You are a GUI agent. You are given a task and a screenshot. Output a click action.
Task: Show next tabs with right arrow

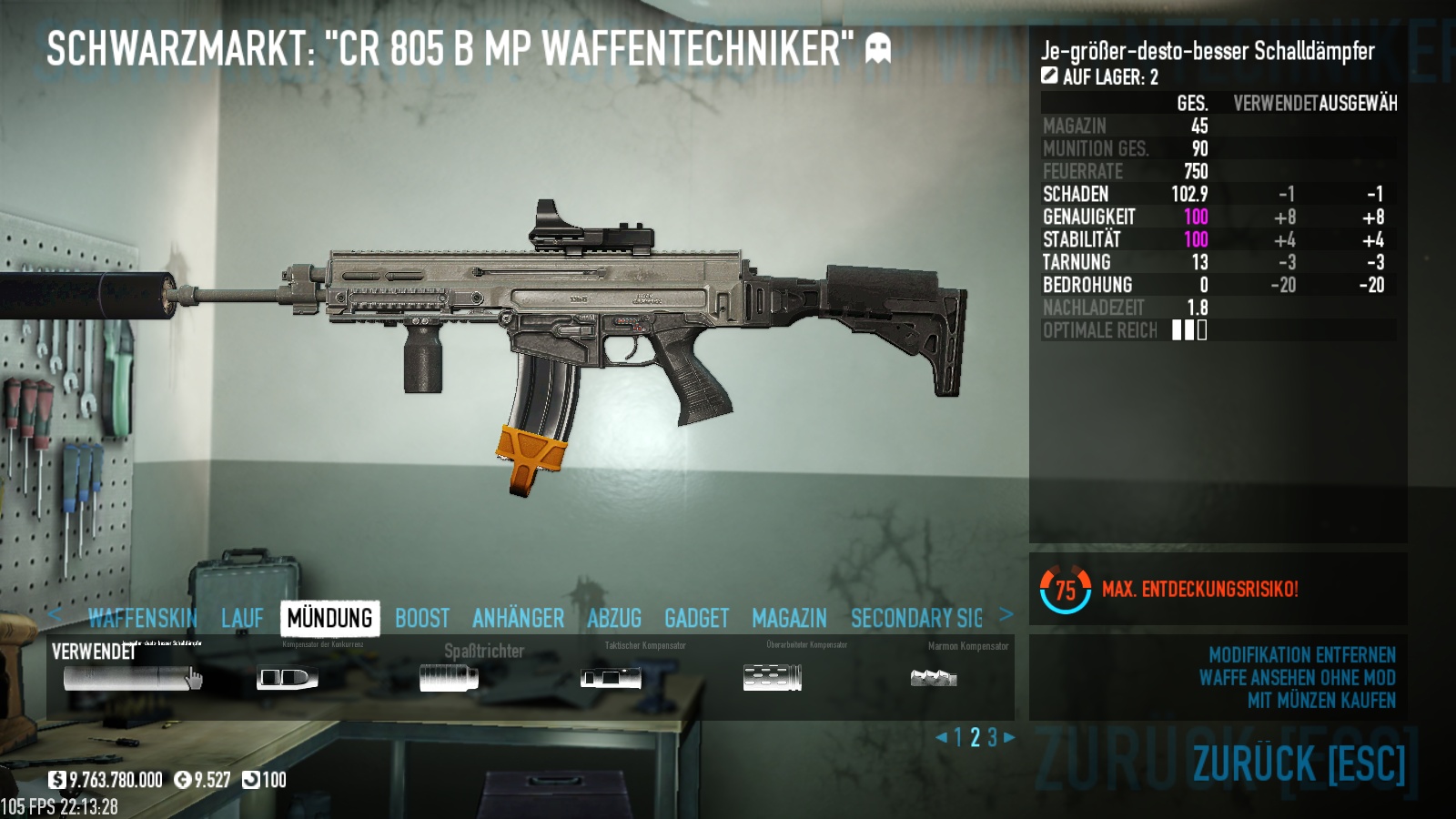1006,614
